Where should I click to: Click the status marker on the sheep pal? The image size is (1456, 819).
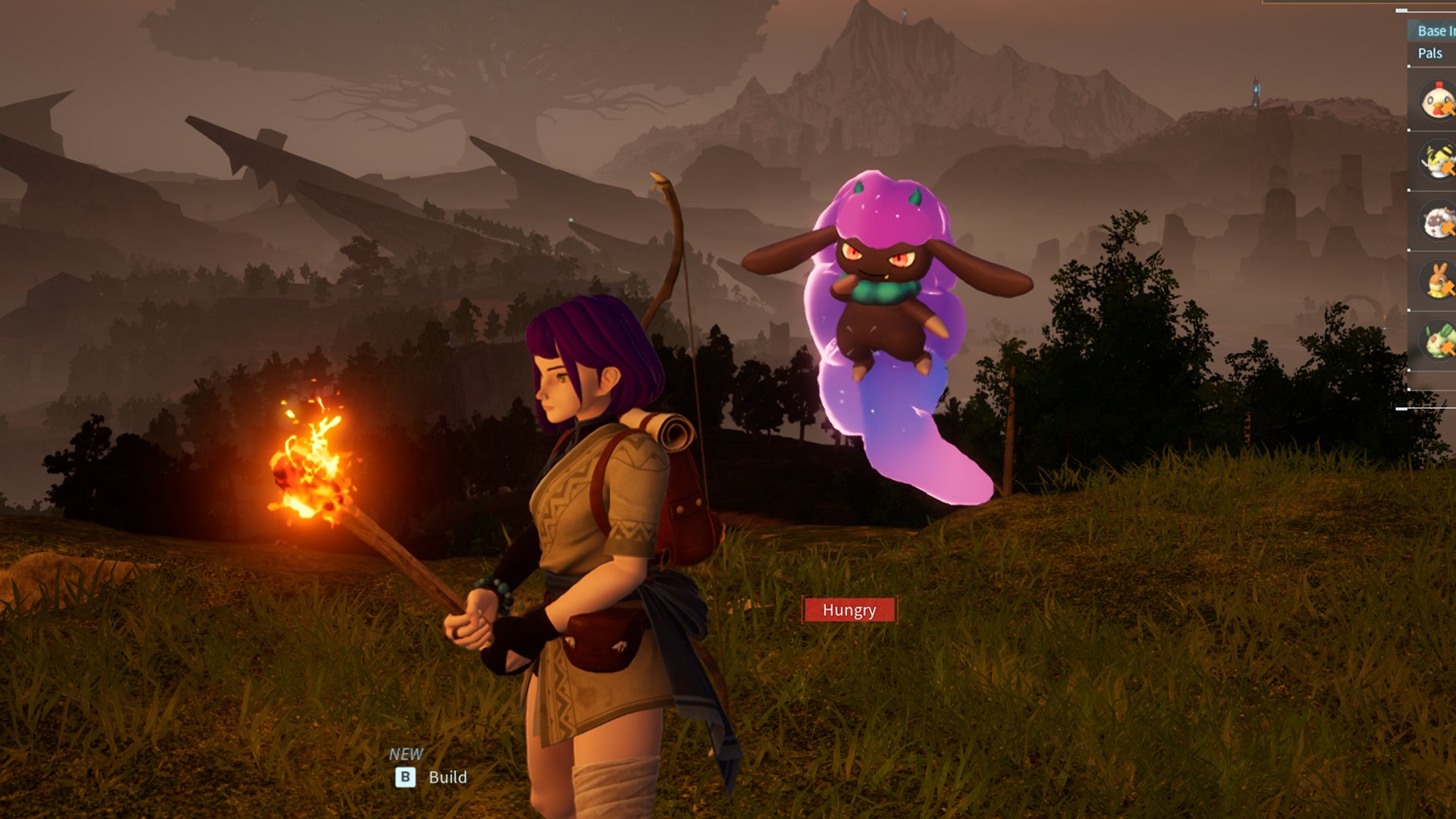(1447, 226)
